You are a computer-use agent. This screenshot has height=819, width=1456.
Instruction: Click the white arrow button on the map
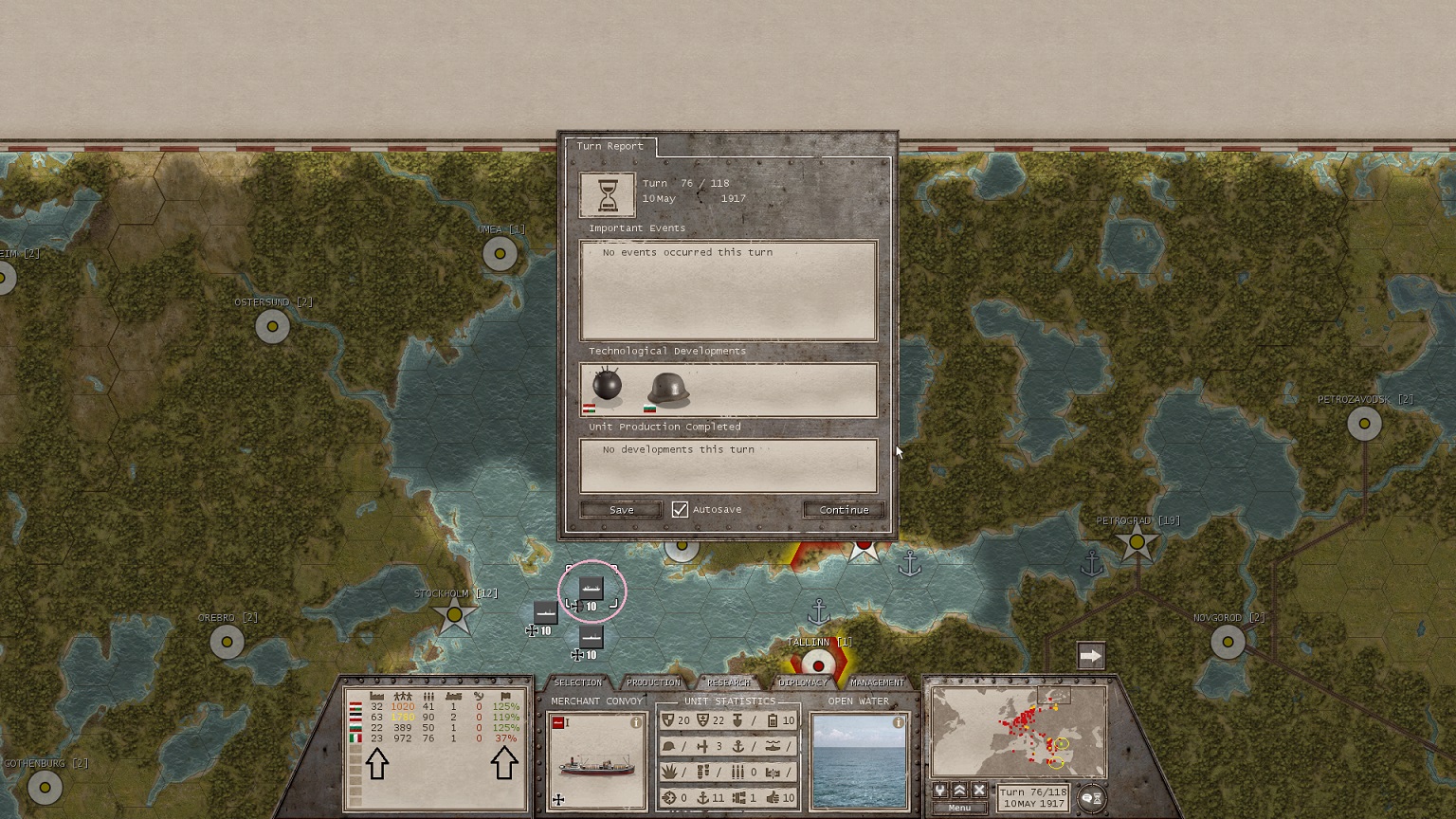1091,656
